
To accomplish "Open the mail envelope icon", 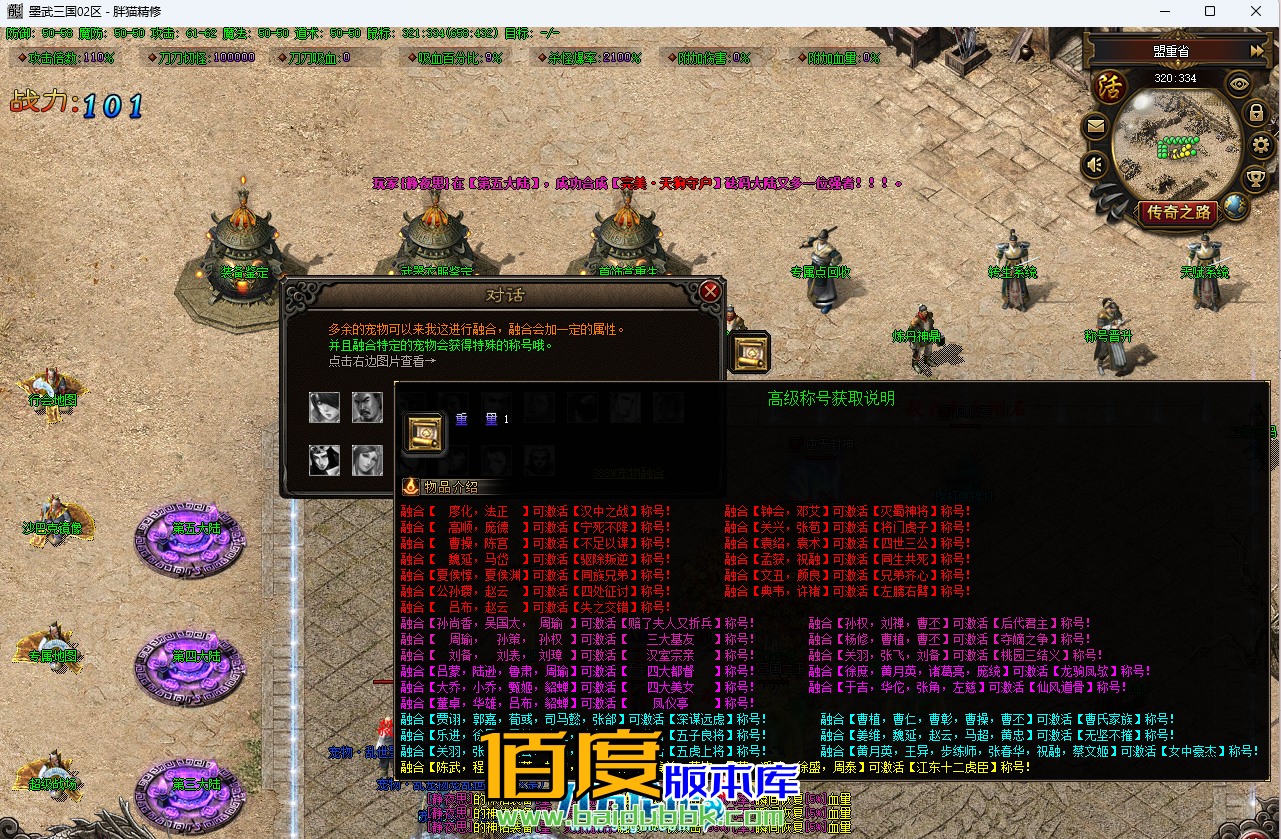I will (x=1095, y=126).
